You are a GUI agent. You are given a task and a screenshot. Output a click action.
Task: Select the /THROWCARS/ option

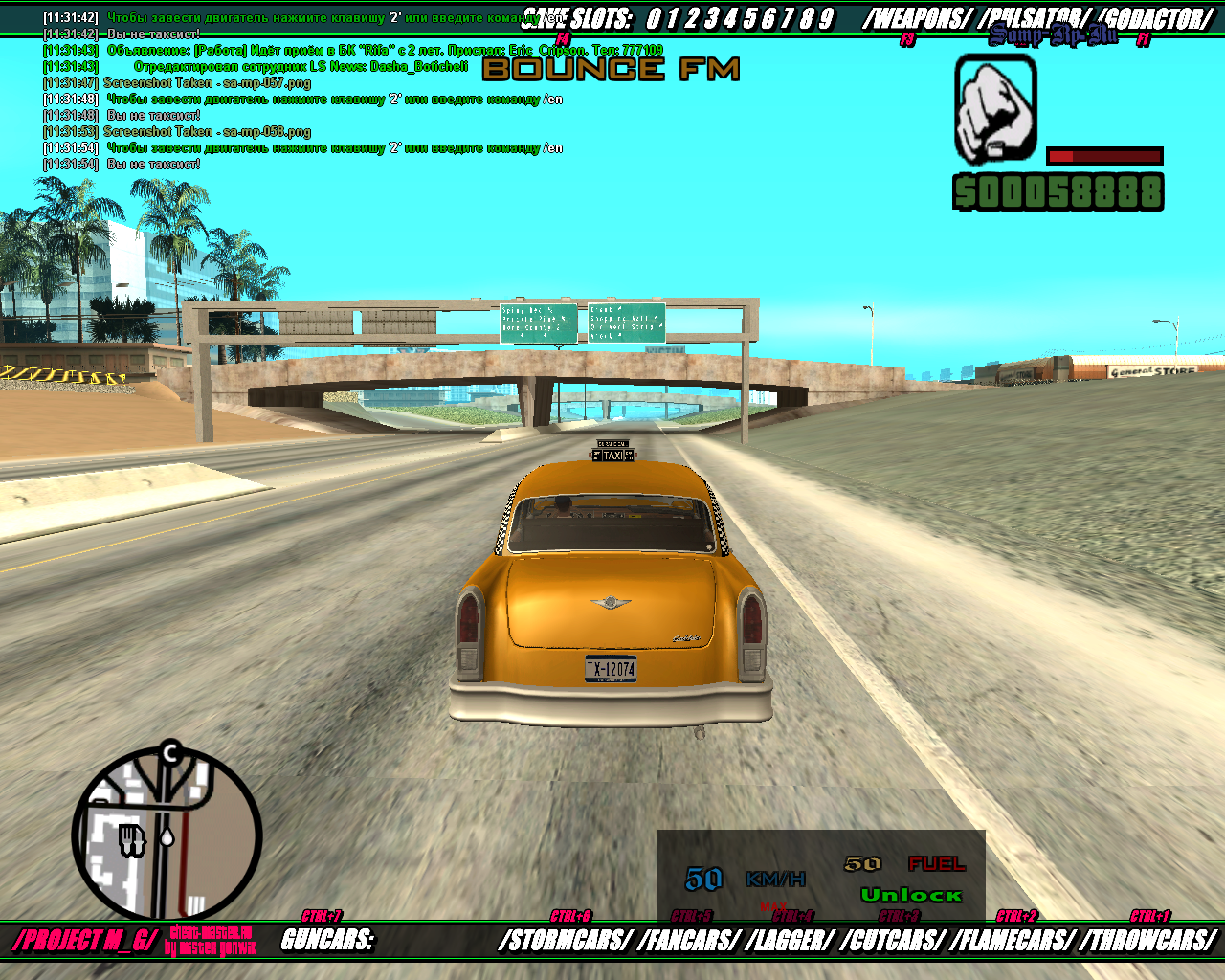click(1148, 941)
